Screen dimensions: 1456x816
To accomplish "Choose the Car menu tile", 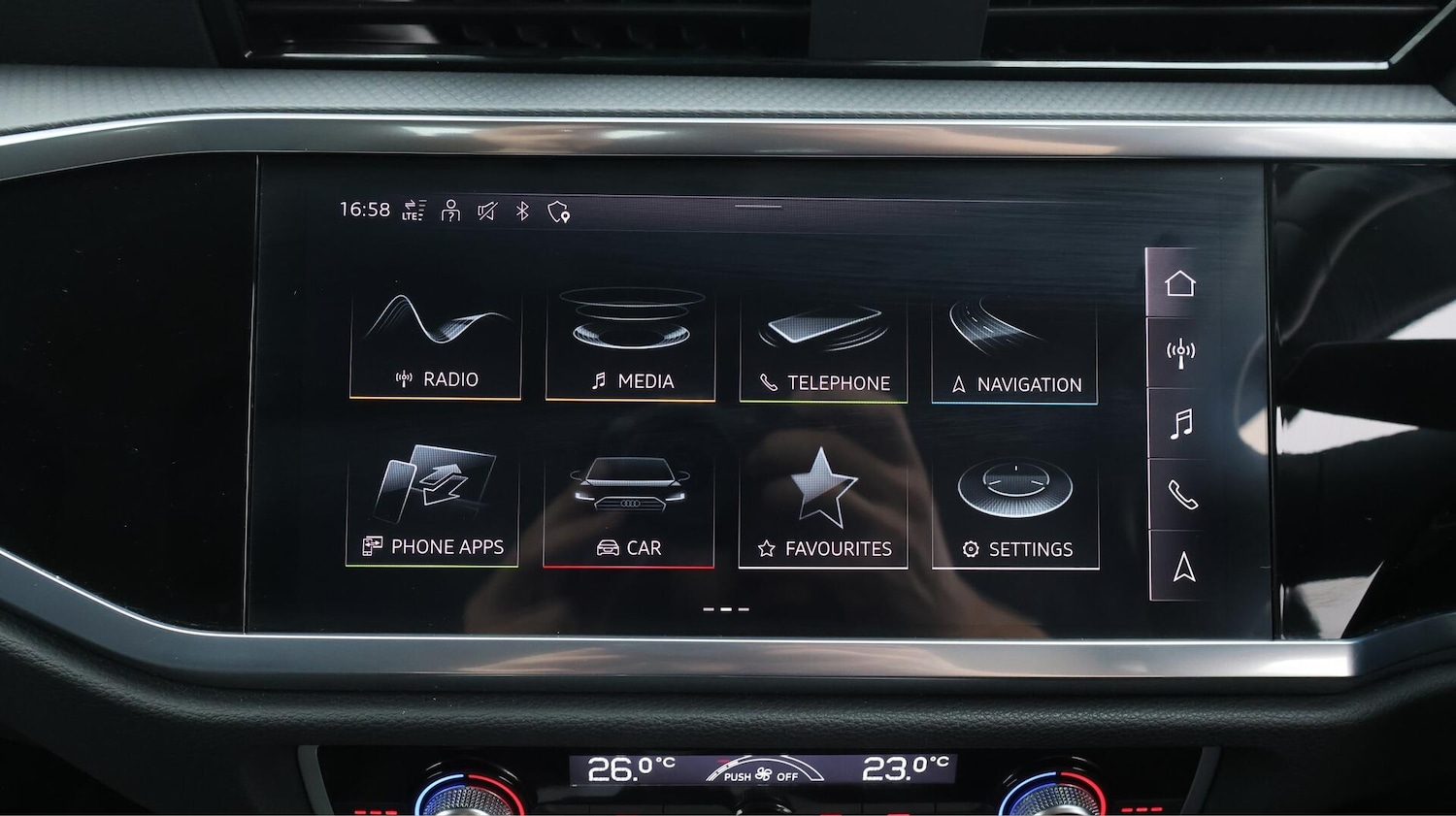I will click(629, 511).
